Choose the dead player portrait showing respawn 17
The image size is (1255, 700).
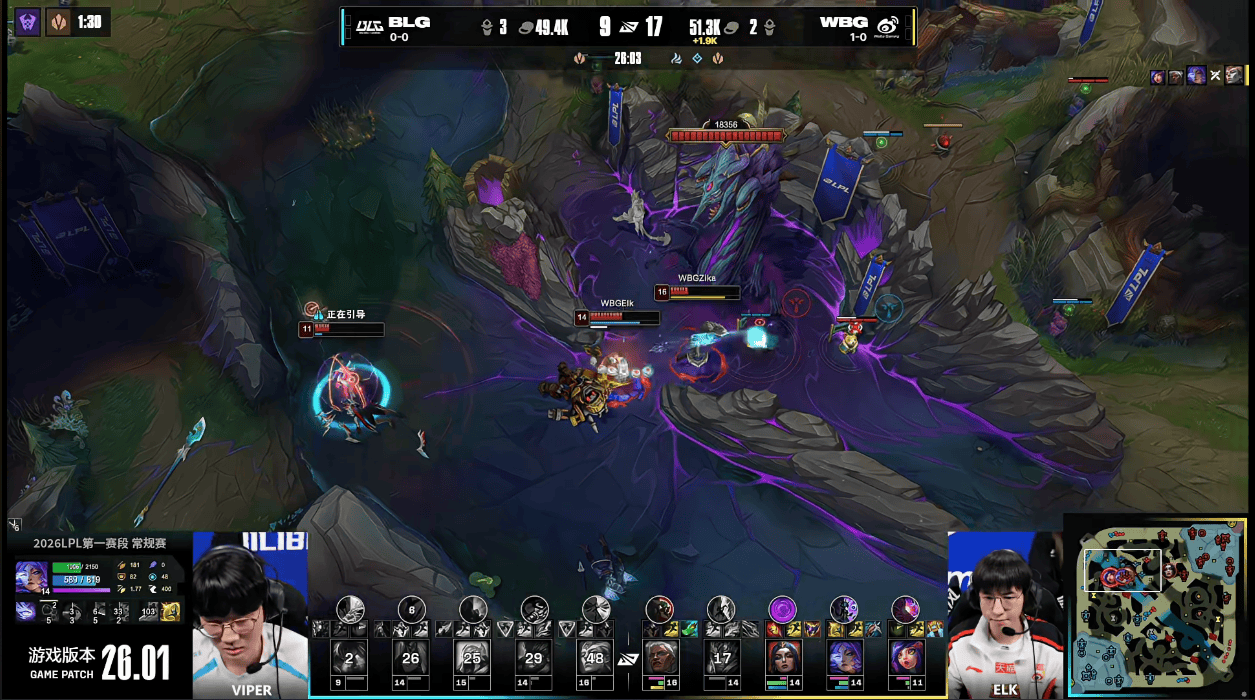click(x=721, y=658)
